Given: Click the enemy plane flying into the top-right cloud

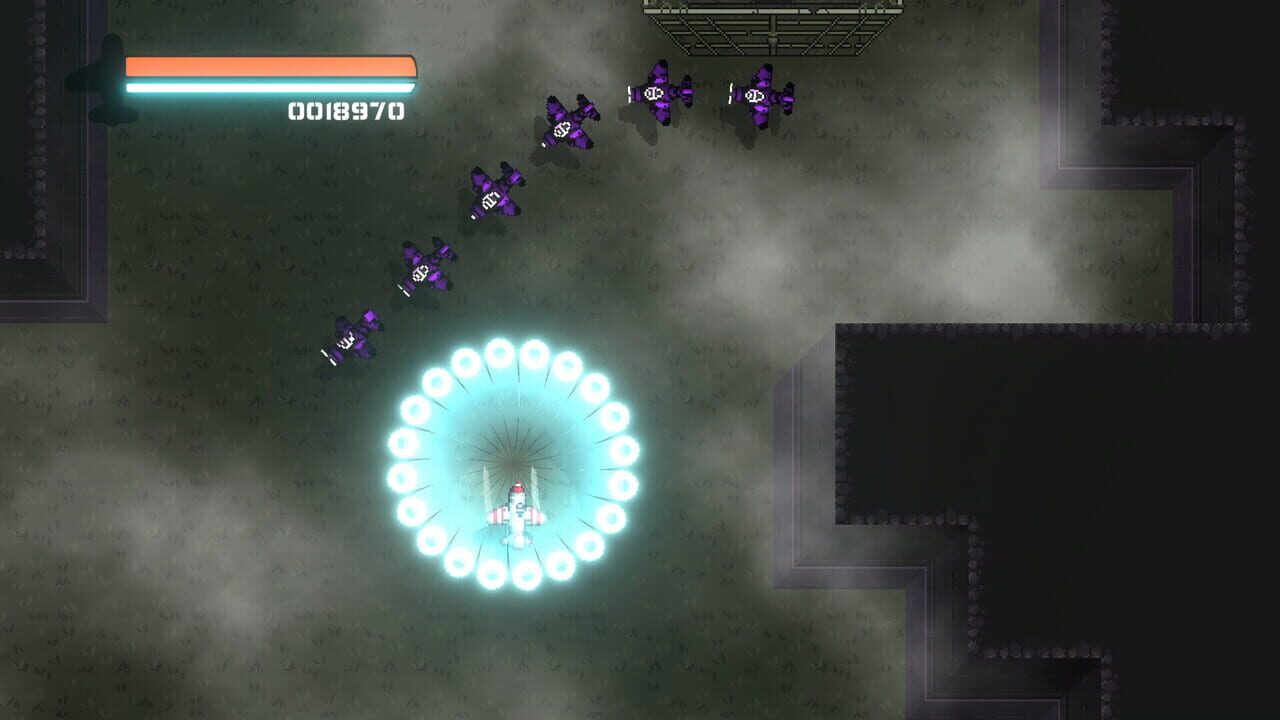Looking at the screenshot, I should point(760,95).
